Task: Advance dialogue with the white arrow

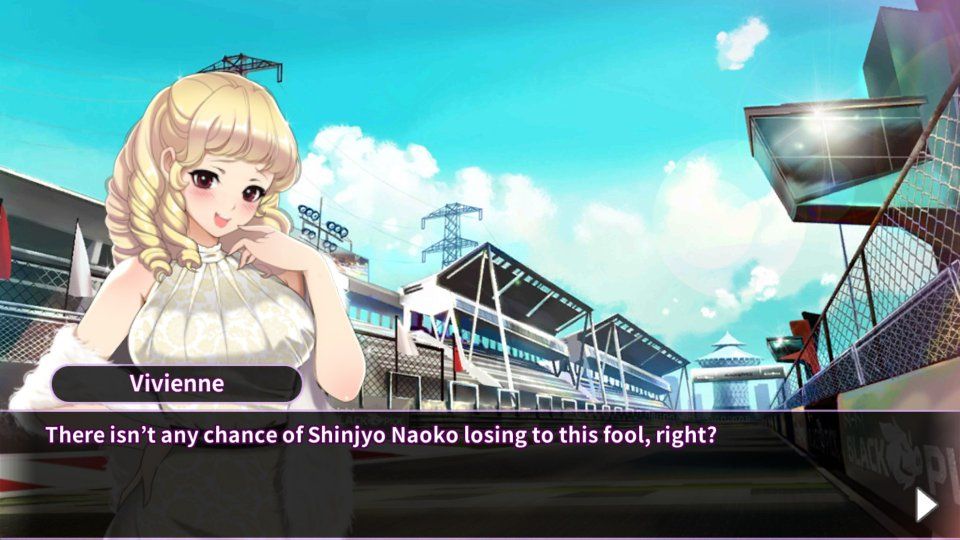Action: (926, 505)
